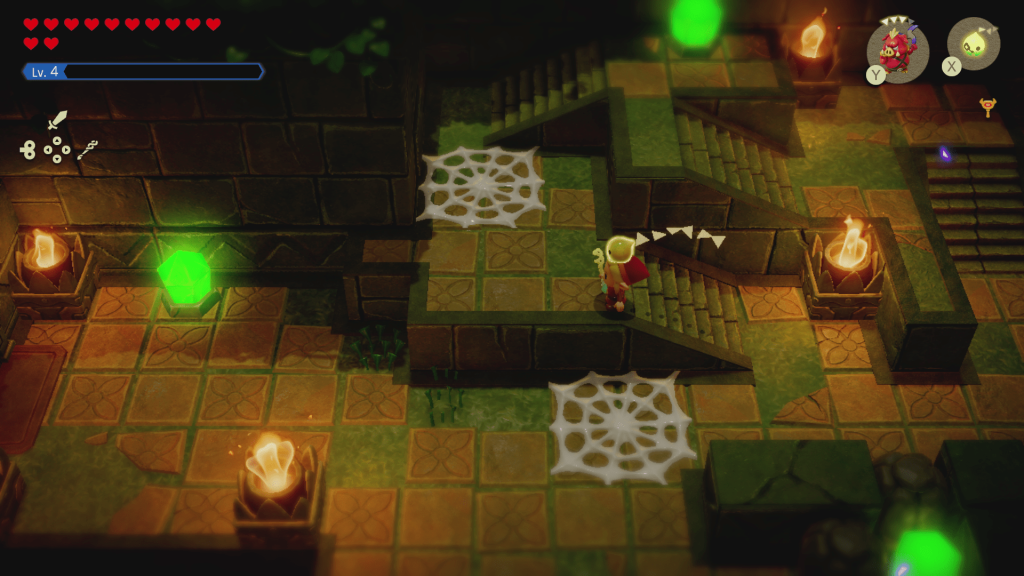
Task: Activate the glowing yellow Tri companion icon
Action: [973, 44]
